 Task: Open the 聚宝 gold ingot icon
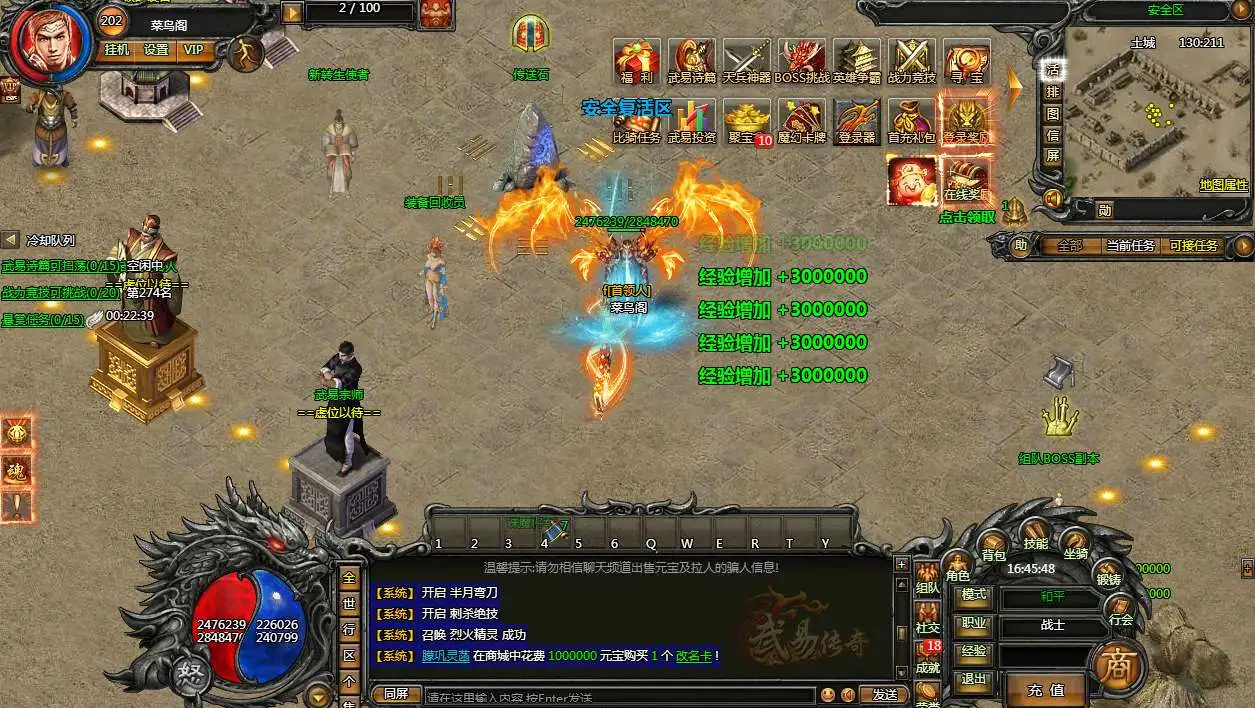[746, 120]
